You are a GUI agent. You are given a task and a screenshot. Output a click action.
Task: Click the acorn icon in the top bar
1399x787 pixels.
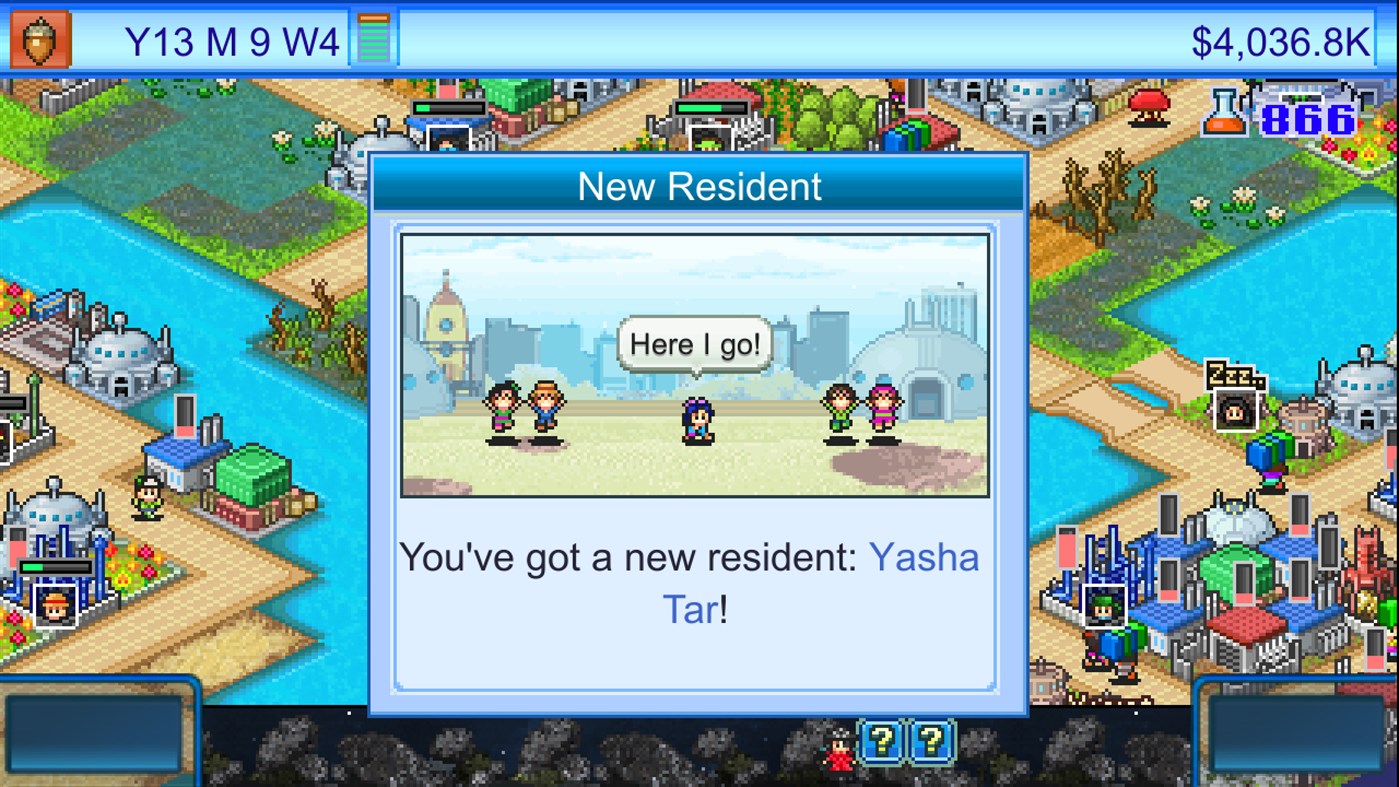click(x=41, y=41)
